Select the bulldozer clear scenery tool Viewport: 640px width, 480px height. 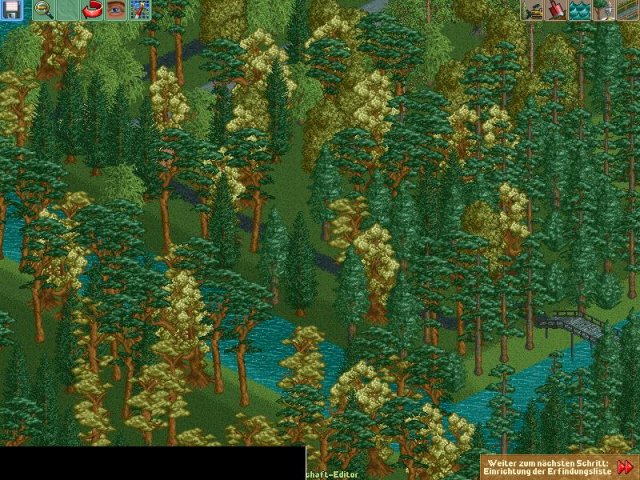tap(533, 11)
